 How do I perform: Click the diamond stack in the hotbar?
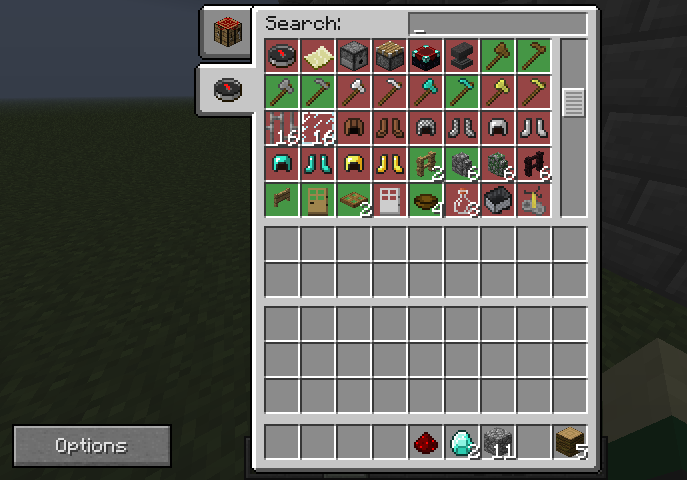462,442
